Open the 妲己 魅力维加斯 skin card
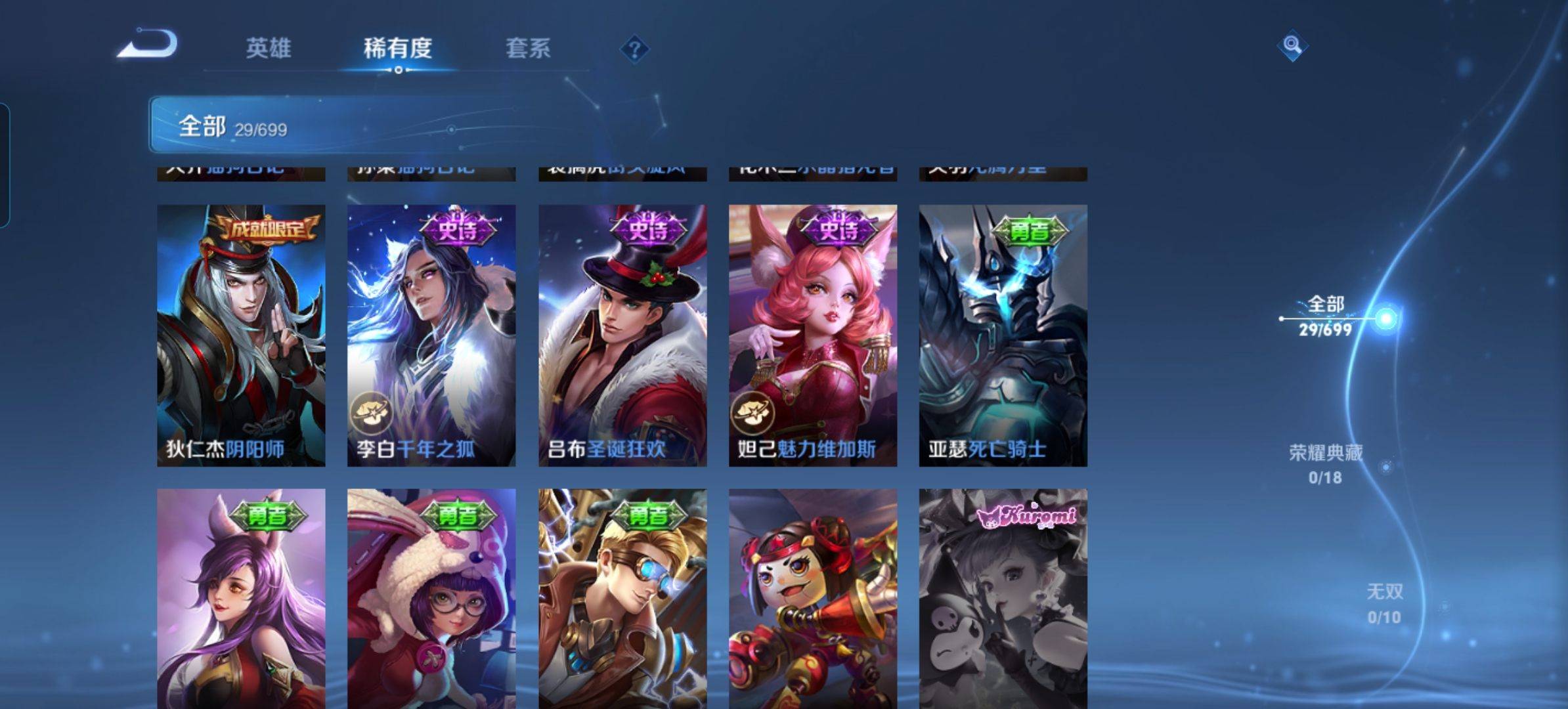The width and height of the screenshot is (1568, 709). (813, 335)
